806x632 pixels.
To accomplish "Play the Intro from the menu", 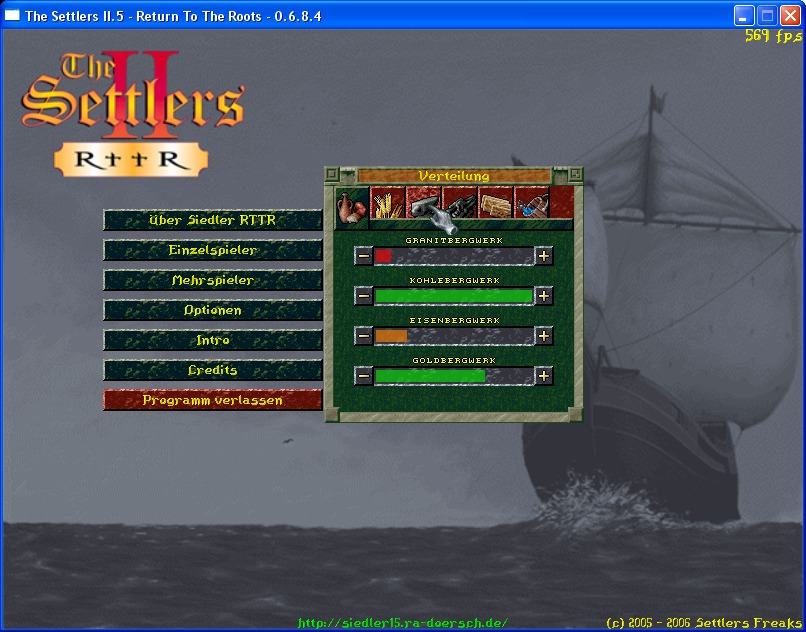I will 212,340.
